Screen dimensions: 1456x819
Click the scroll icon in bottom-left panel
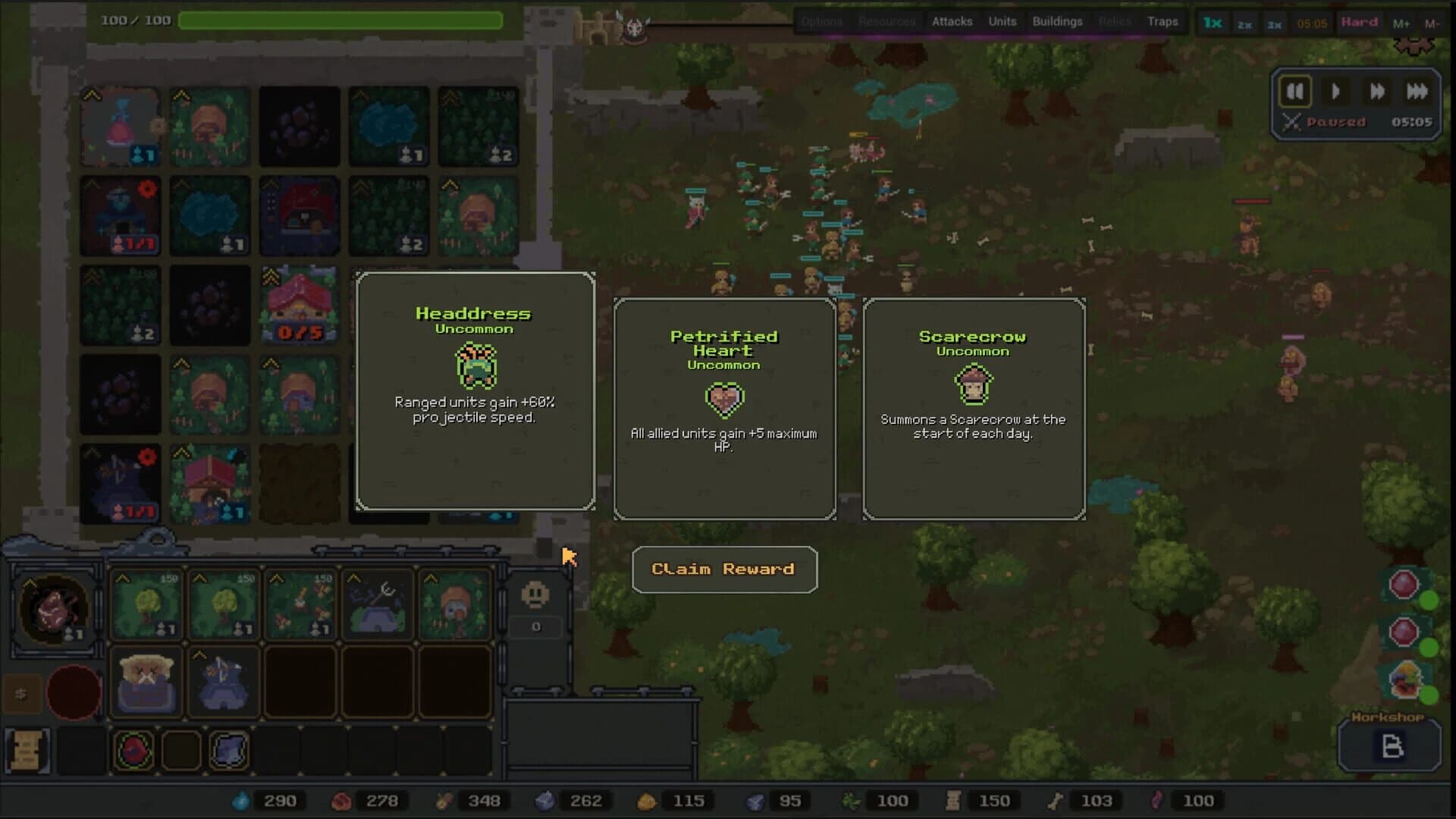[29, 749]
